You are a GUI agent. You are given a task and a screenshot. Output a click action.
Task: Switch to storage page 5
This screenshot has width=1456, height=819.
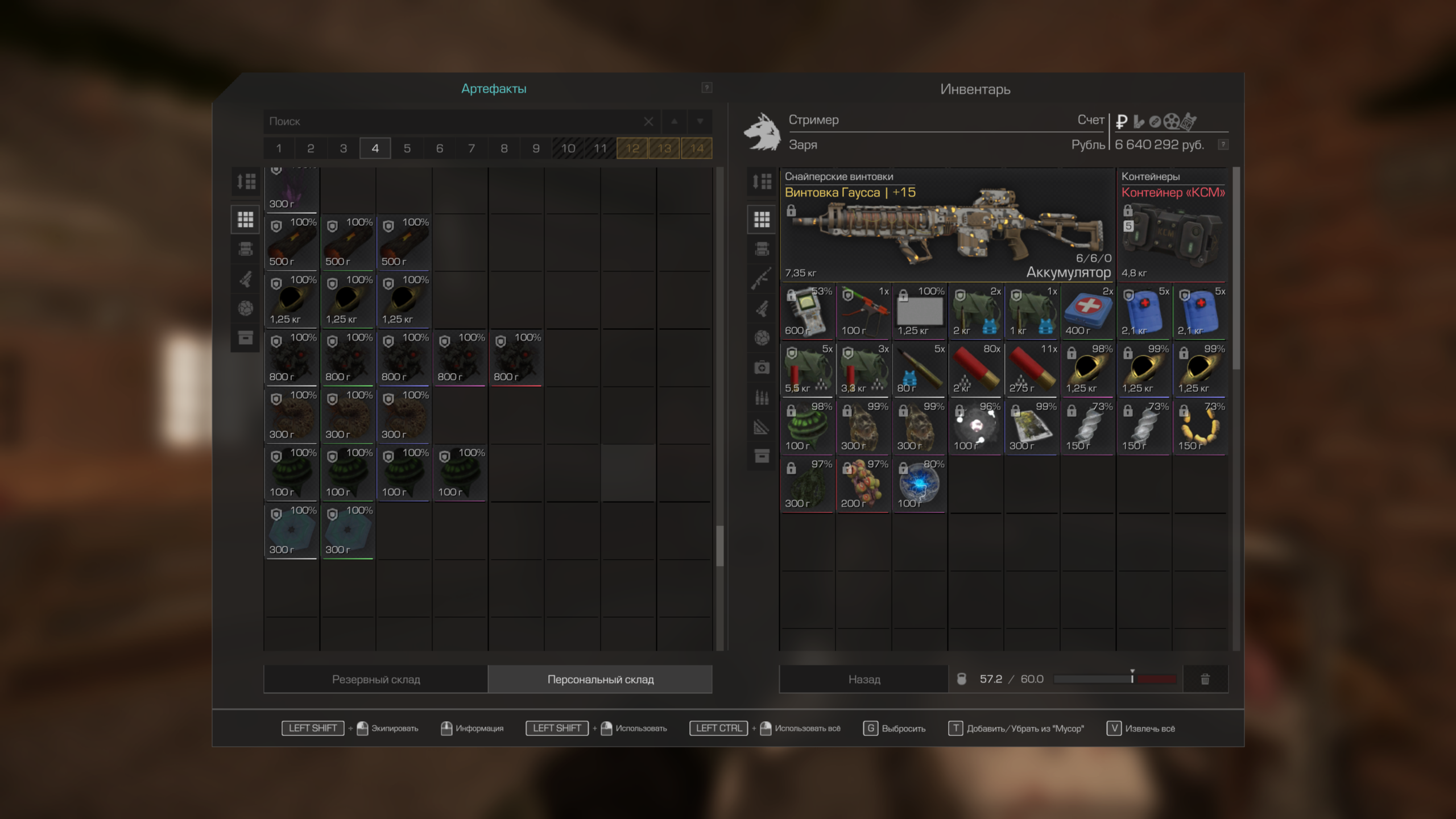[x=407, y=148]
